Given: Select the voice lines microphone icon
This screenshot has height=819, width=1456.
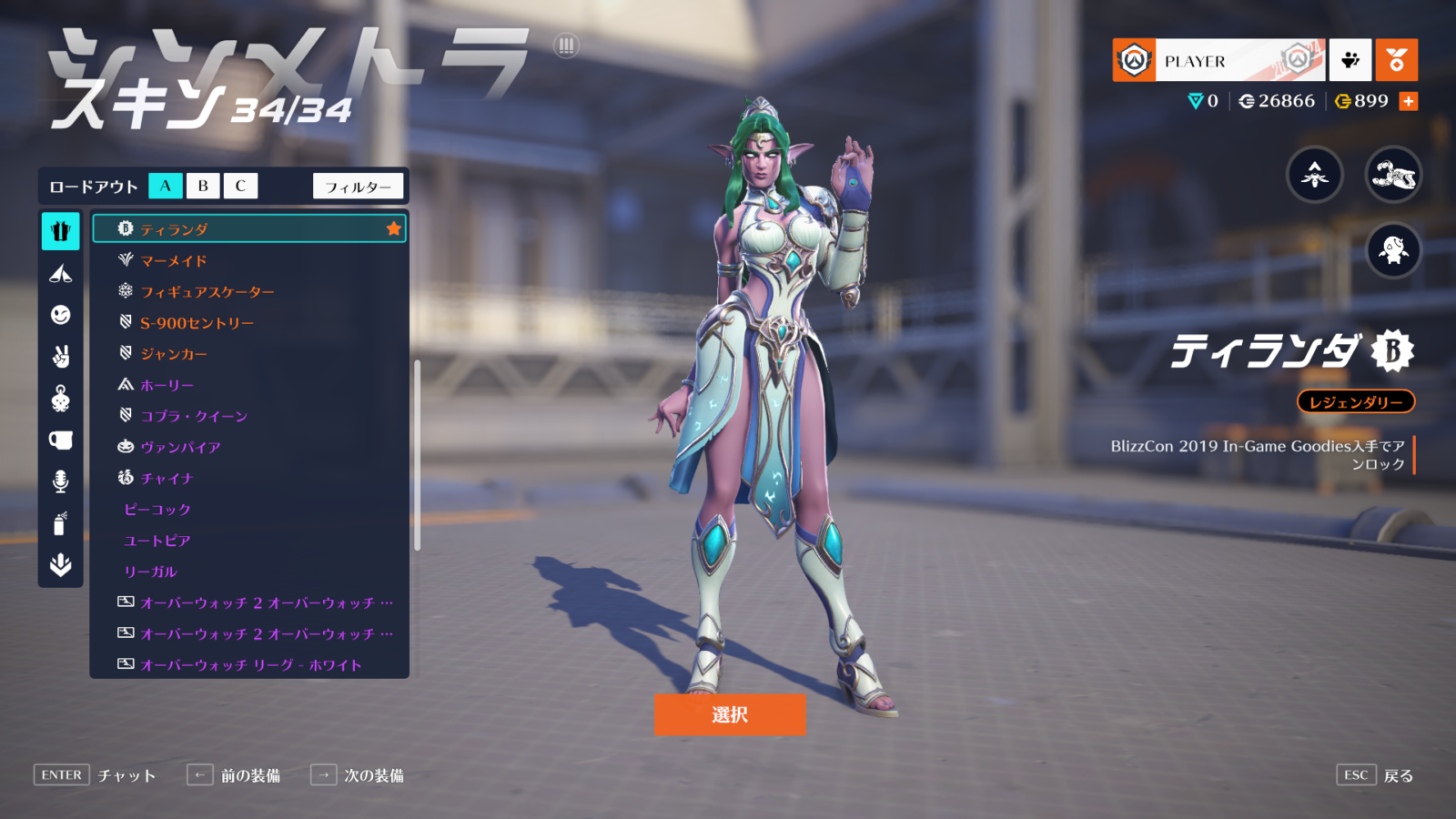Looking at the screenshot, I should tap(60, 480).
